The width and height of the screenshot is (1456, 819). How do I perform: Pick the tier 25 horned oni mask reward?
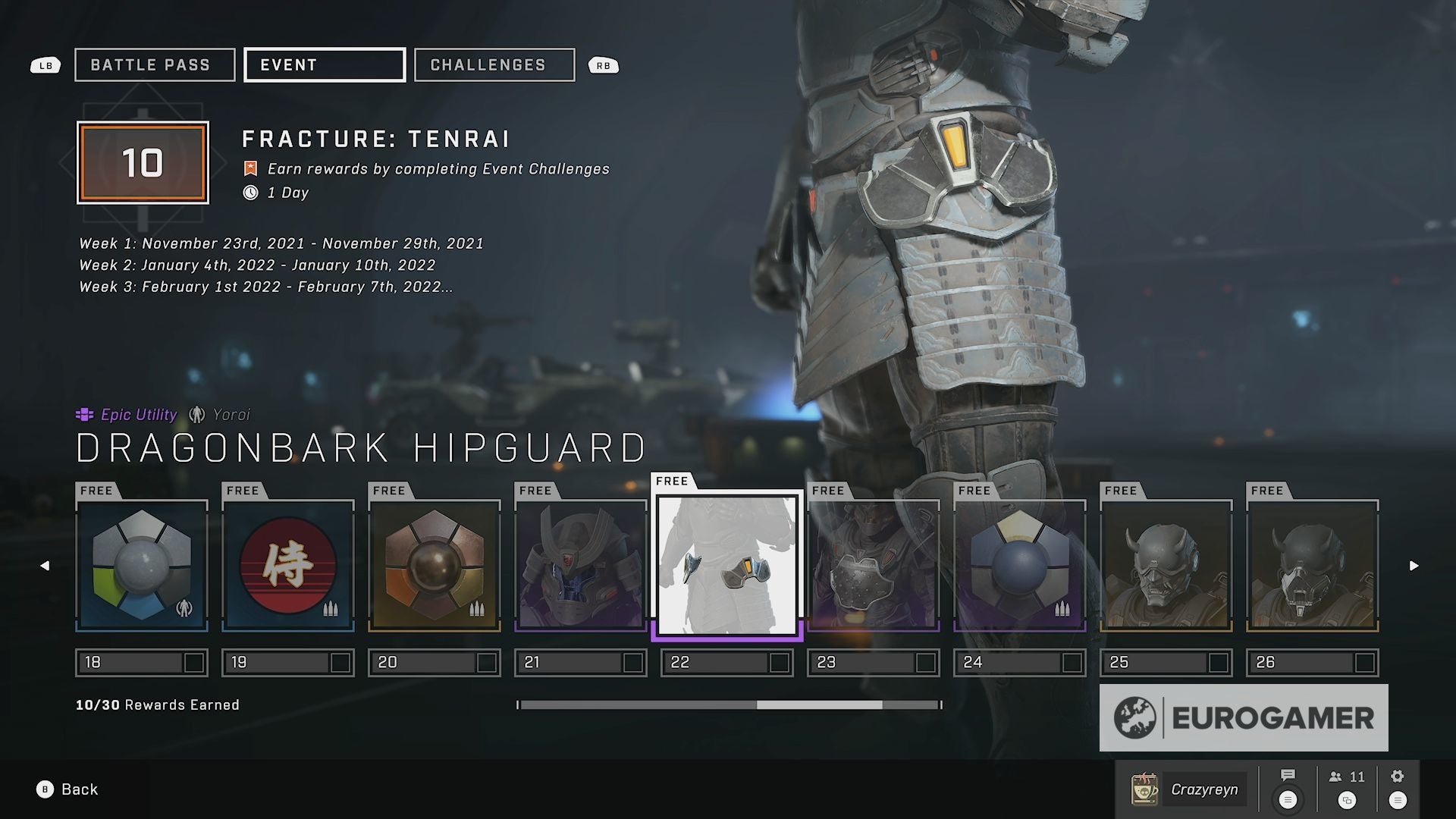tap(1166, 566)
